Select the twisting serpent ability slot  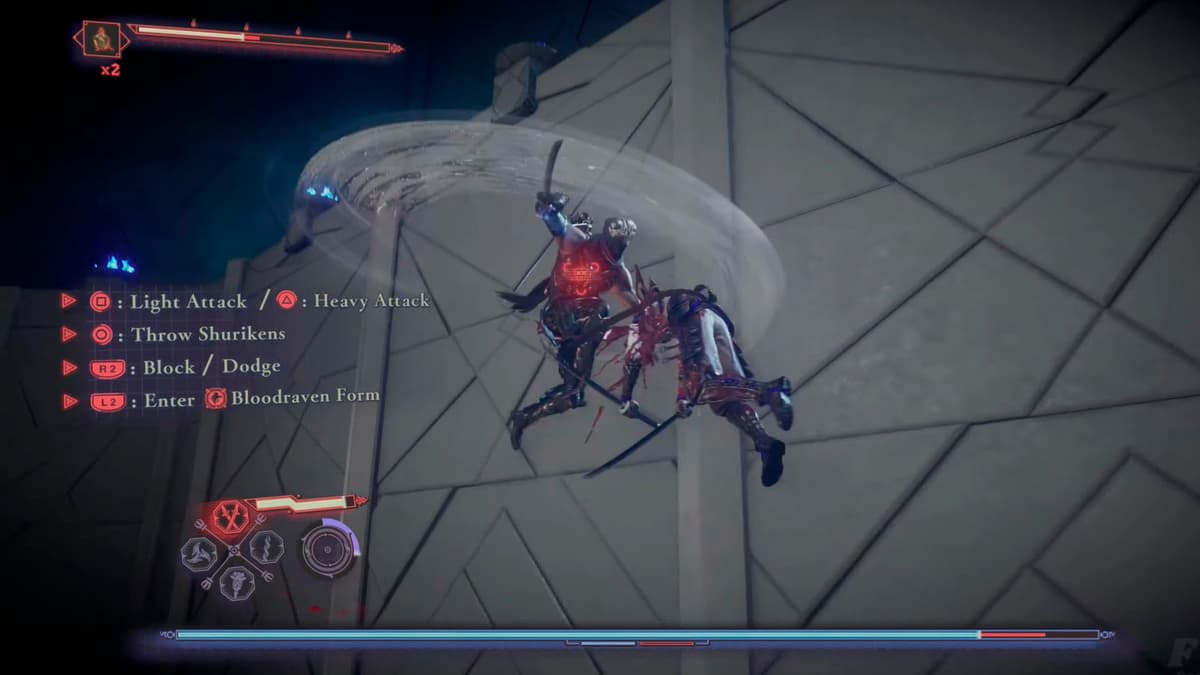(265, 547)
